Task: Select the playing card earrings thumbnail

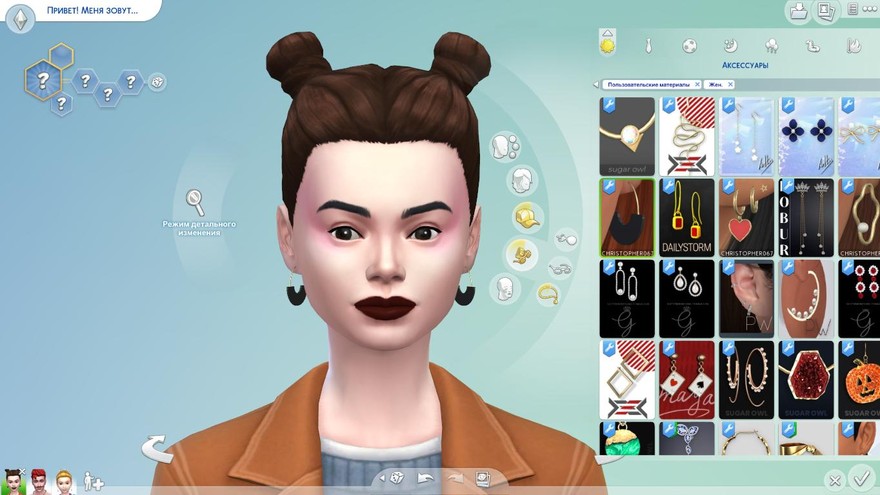Action: coord(687,379)
